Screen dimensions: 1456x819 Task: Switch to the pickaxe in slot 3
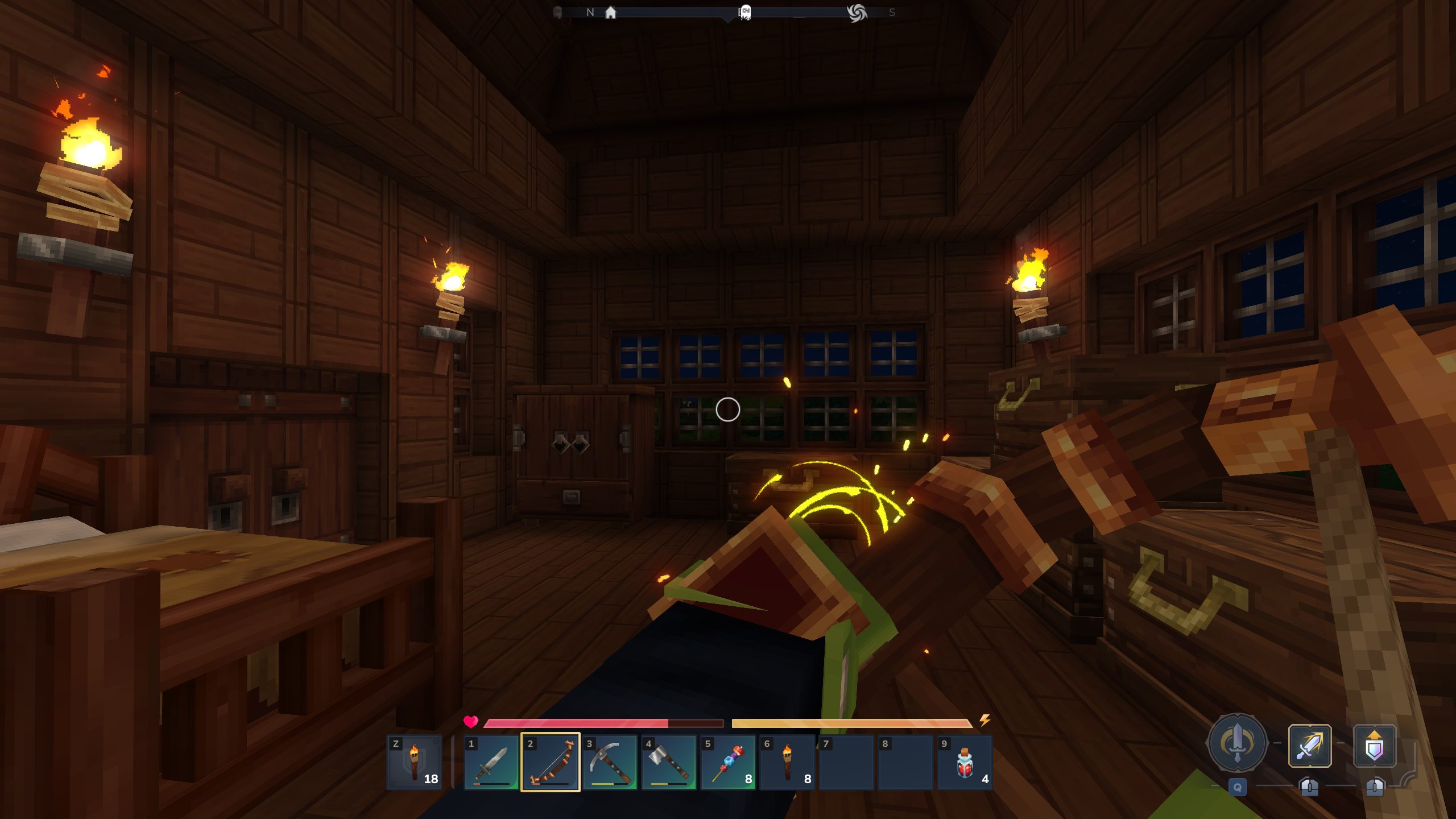[610, 762]
